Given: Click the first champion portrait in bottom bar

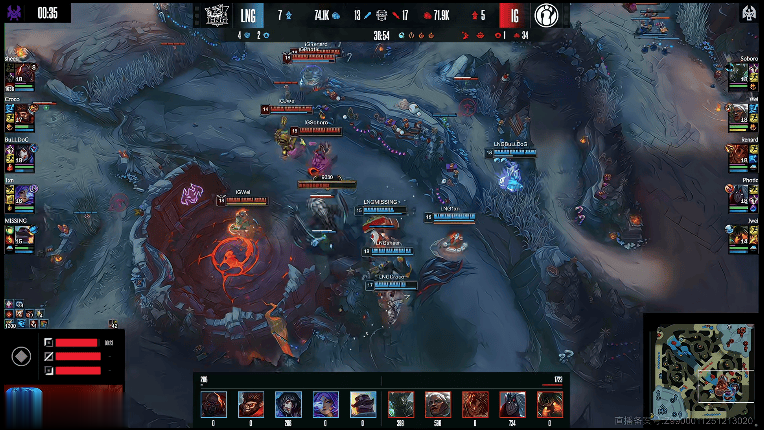Looking at the screenshot, I should pyautogui.click(x=214, y=404).
